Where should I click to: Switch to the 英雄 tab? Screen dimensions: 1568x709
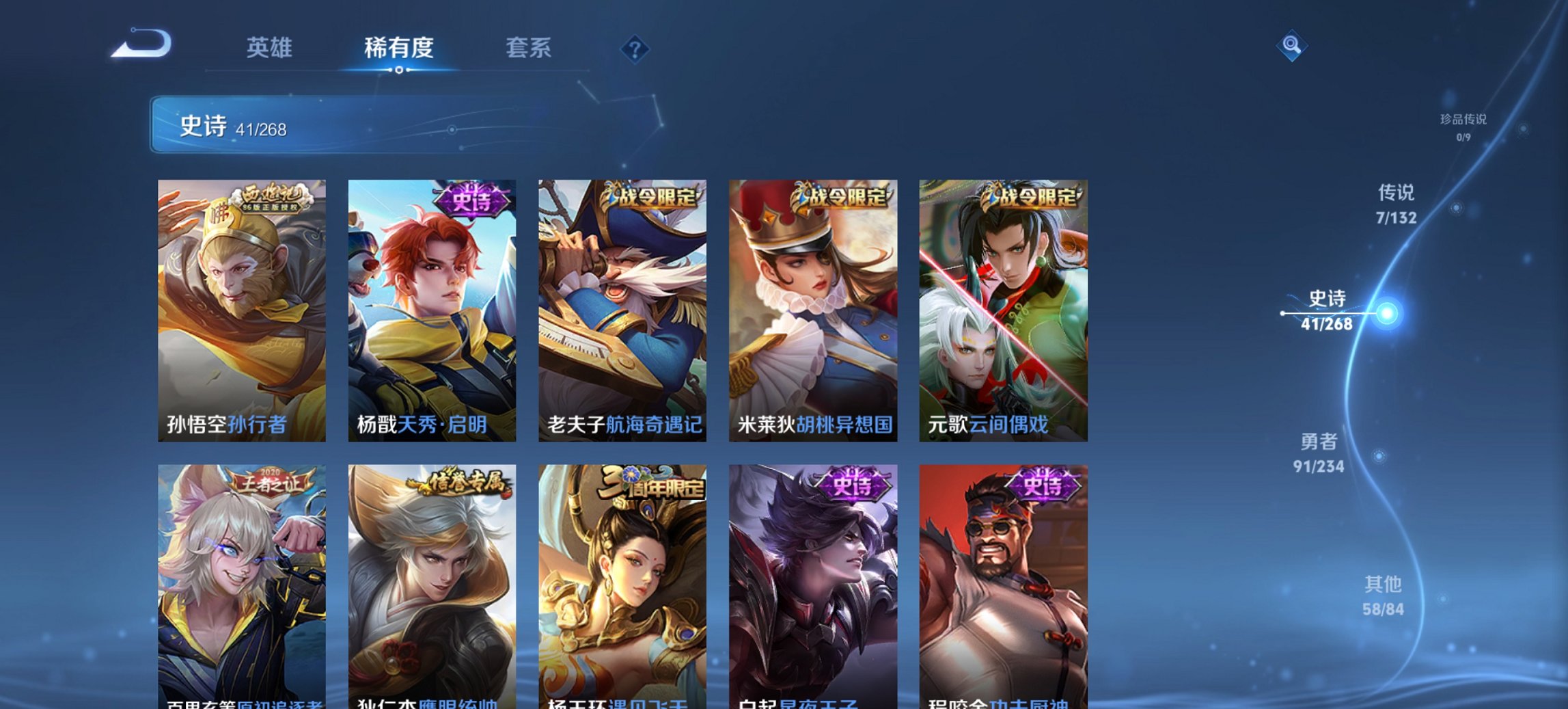pyautogui.click(x=271, y=48)
